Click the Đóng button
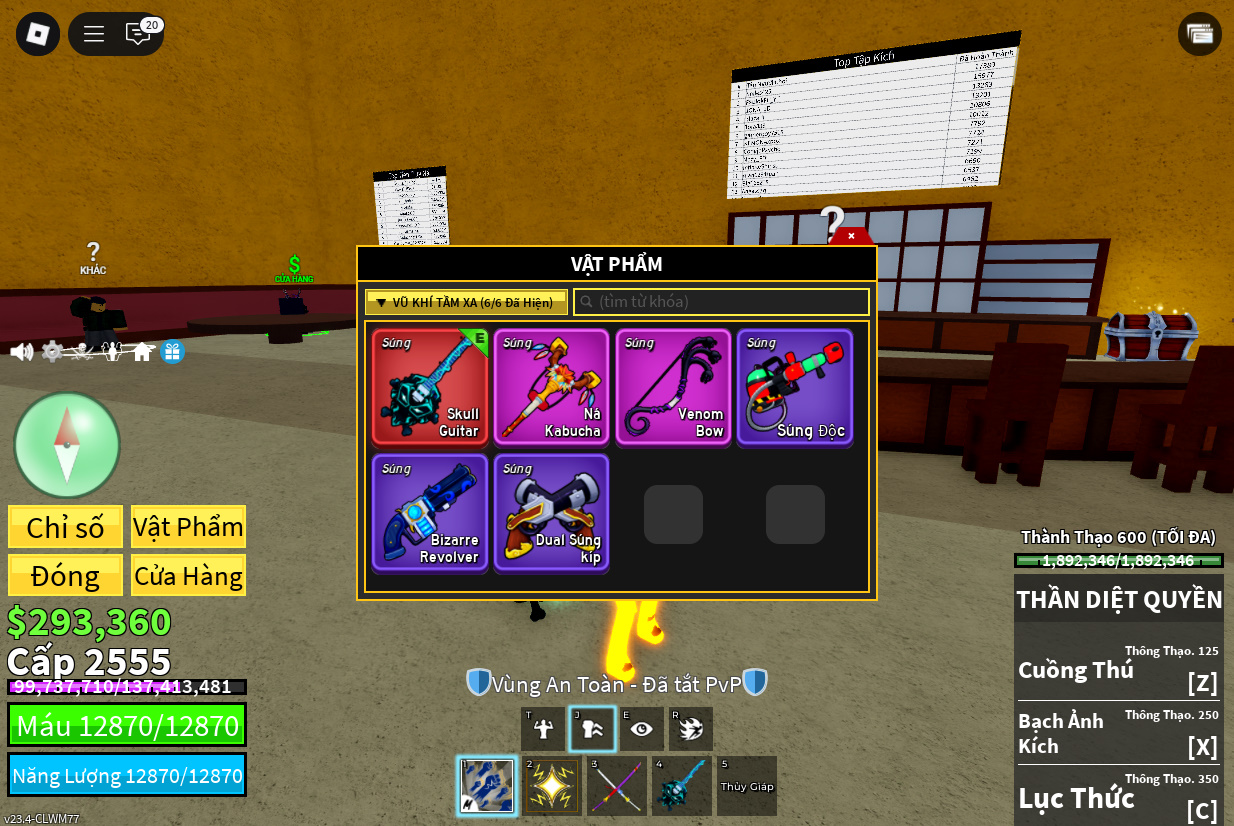This screenshot has width=1234, height=826. (66, 576)
